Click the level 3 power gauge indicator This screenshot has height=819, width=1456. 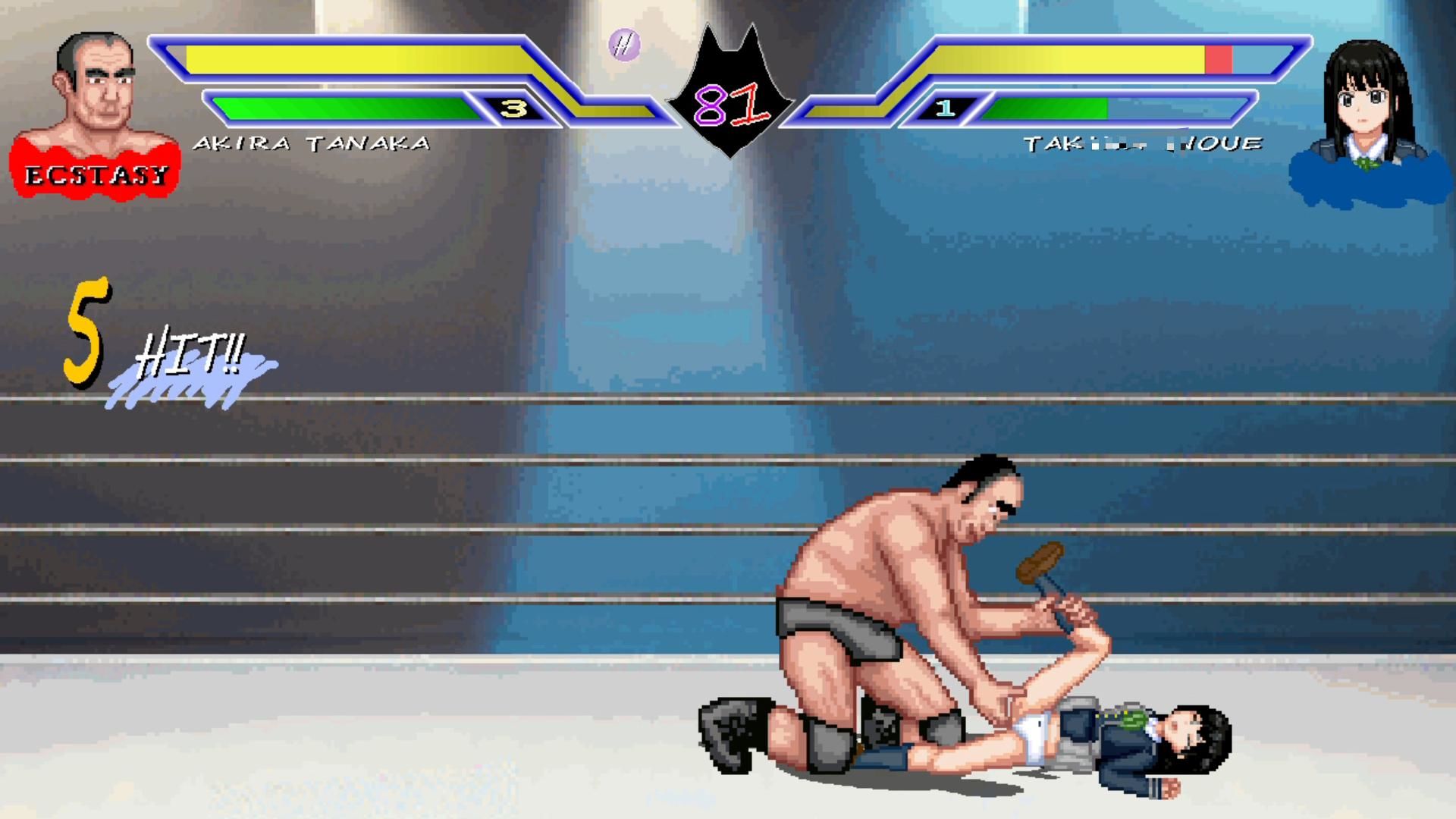click(x=515, y=108)
